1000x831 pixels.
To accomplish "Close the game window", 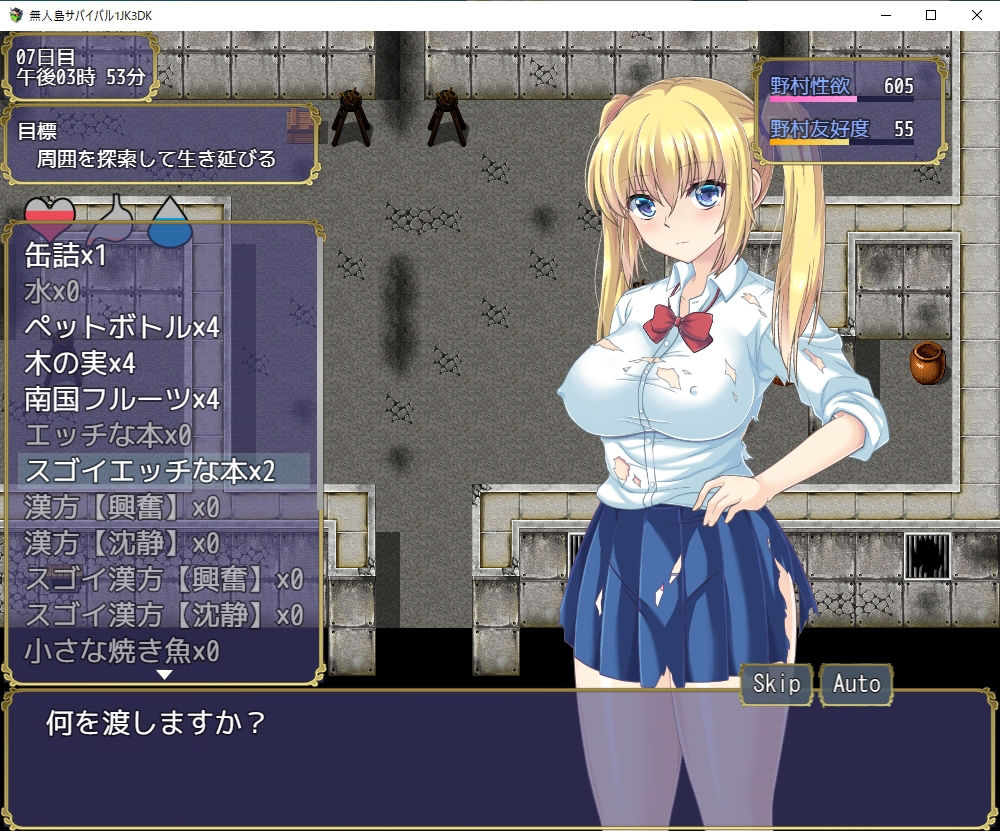I will click(x=976, y=15).
